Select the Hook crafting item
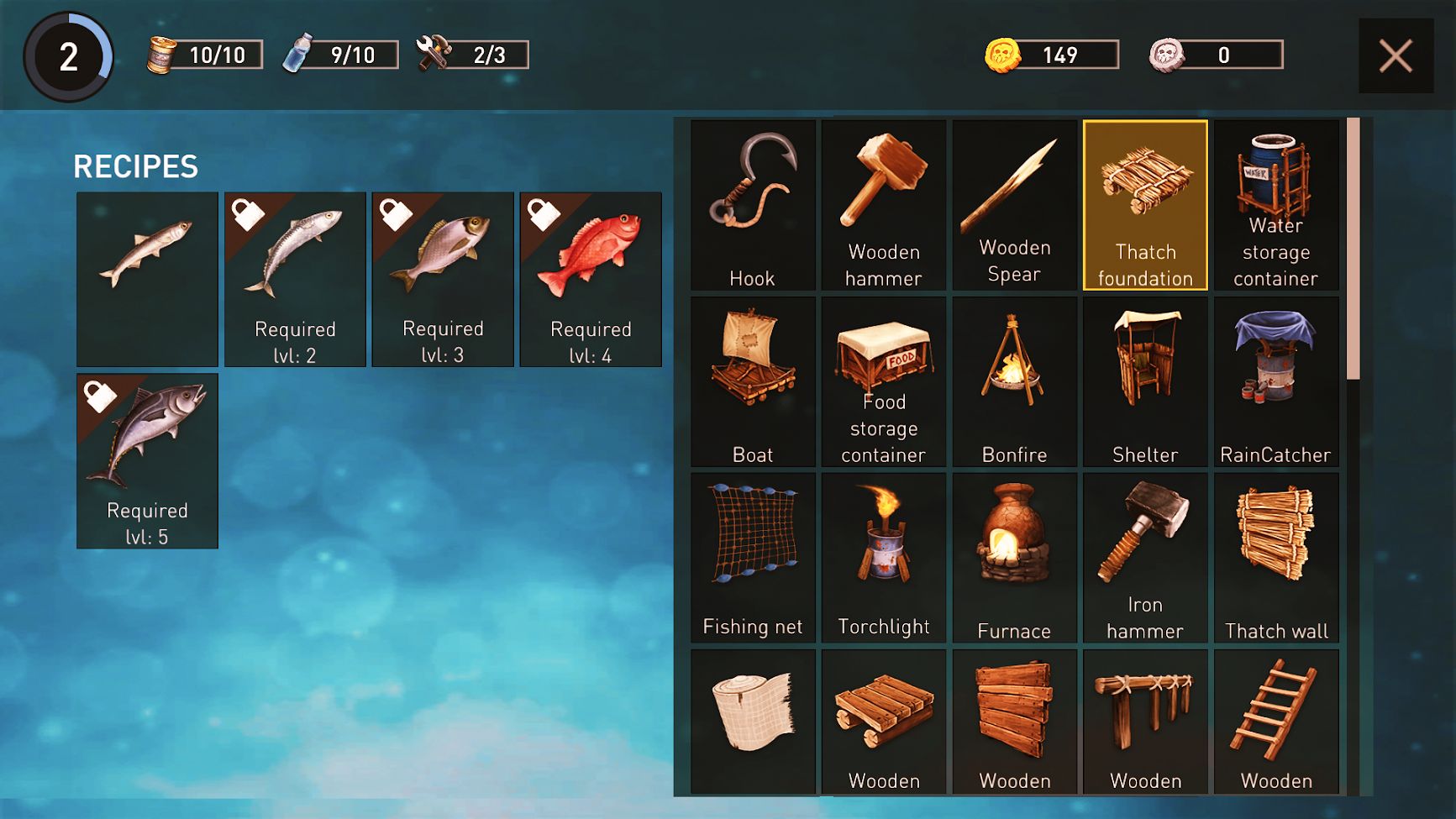1456x819 pixels. coord(753,206)
